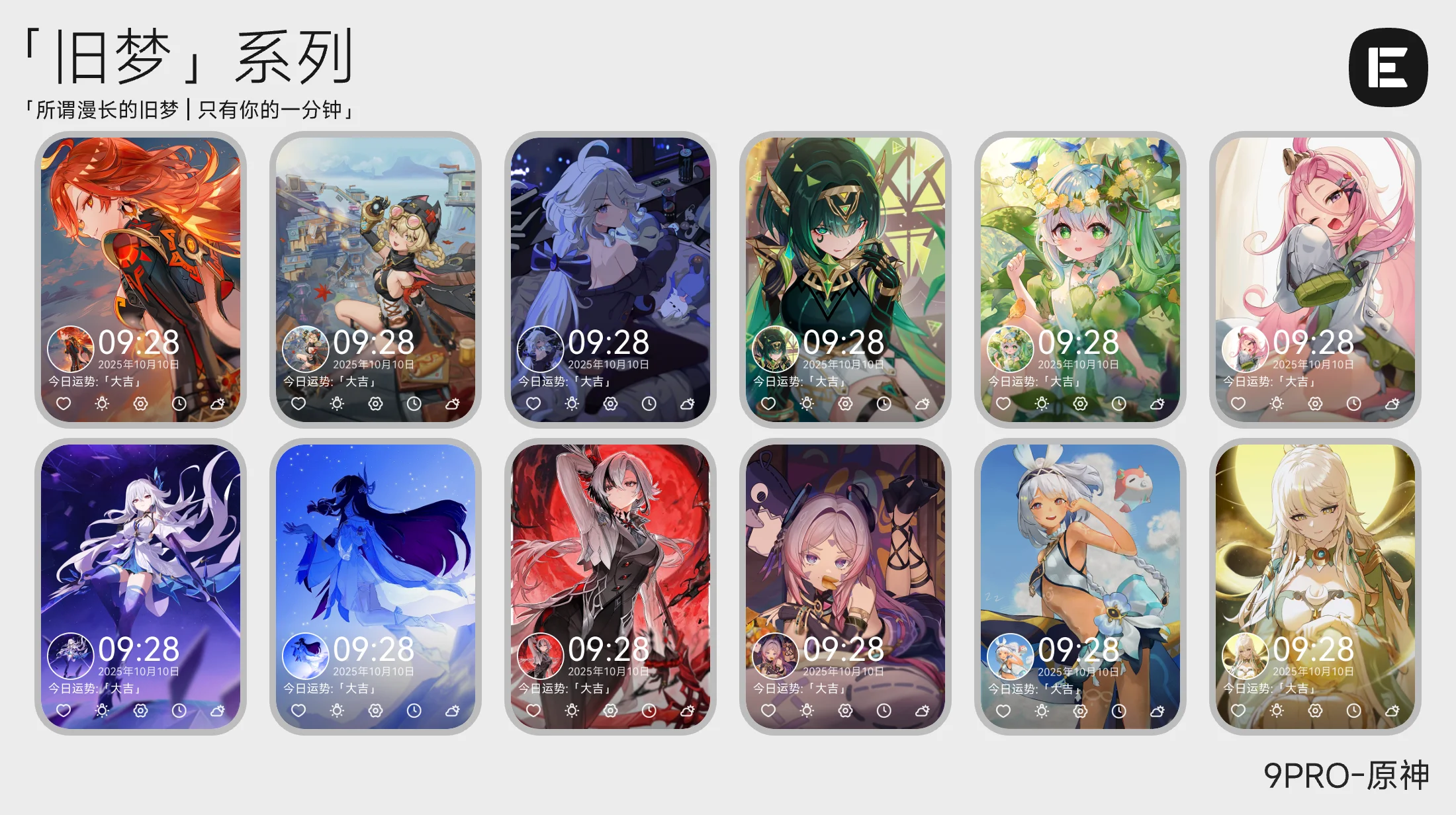Adjust brightness on the Nahida flower-crown card

pos(1042,404)
